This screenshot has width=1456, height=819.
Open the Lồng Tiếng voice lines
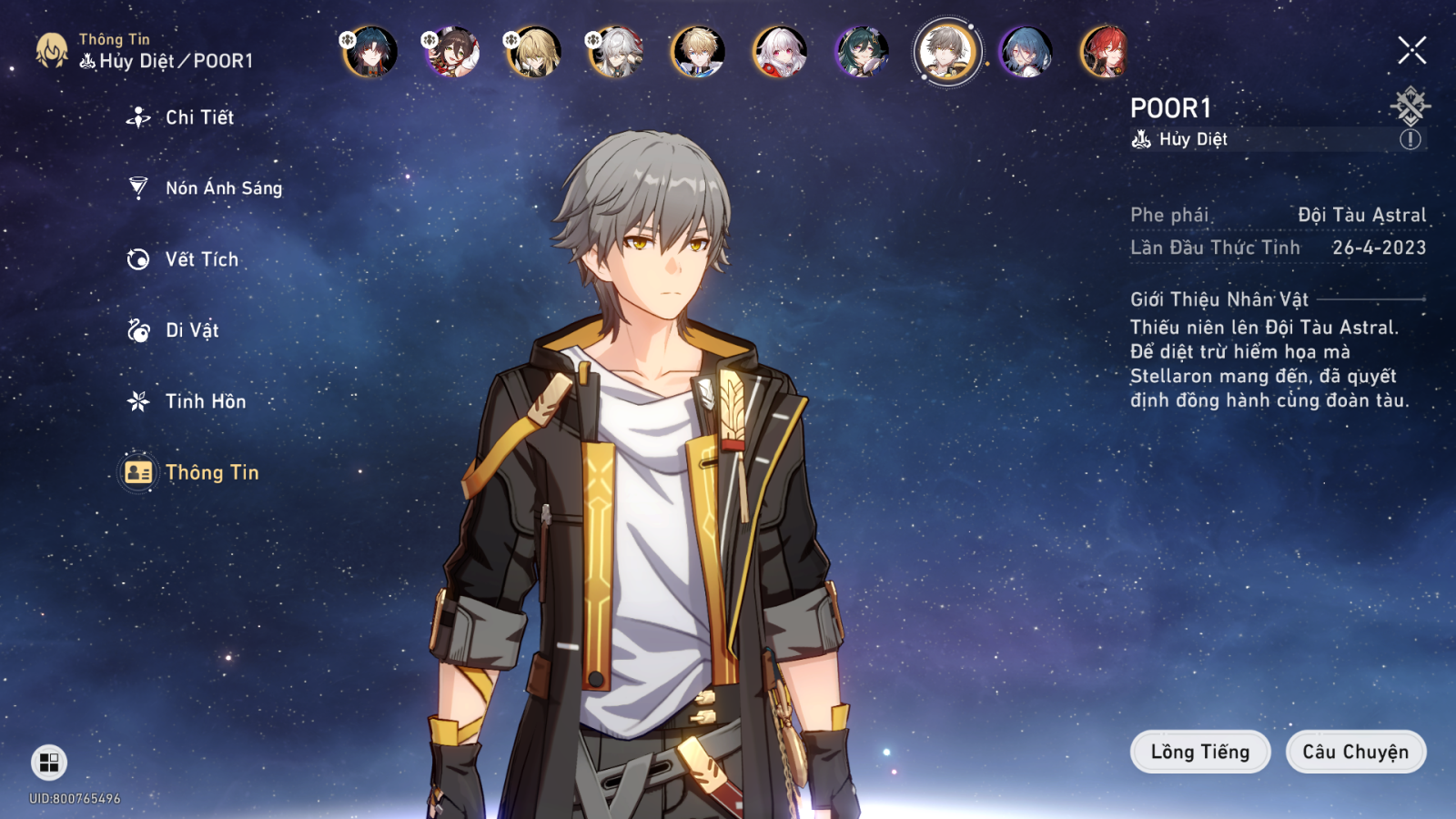click(1199, 752)
